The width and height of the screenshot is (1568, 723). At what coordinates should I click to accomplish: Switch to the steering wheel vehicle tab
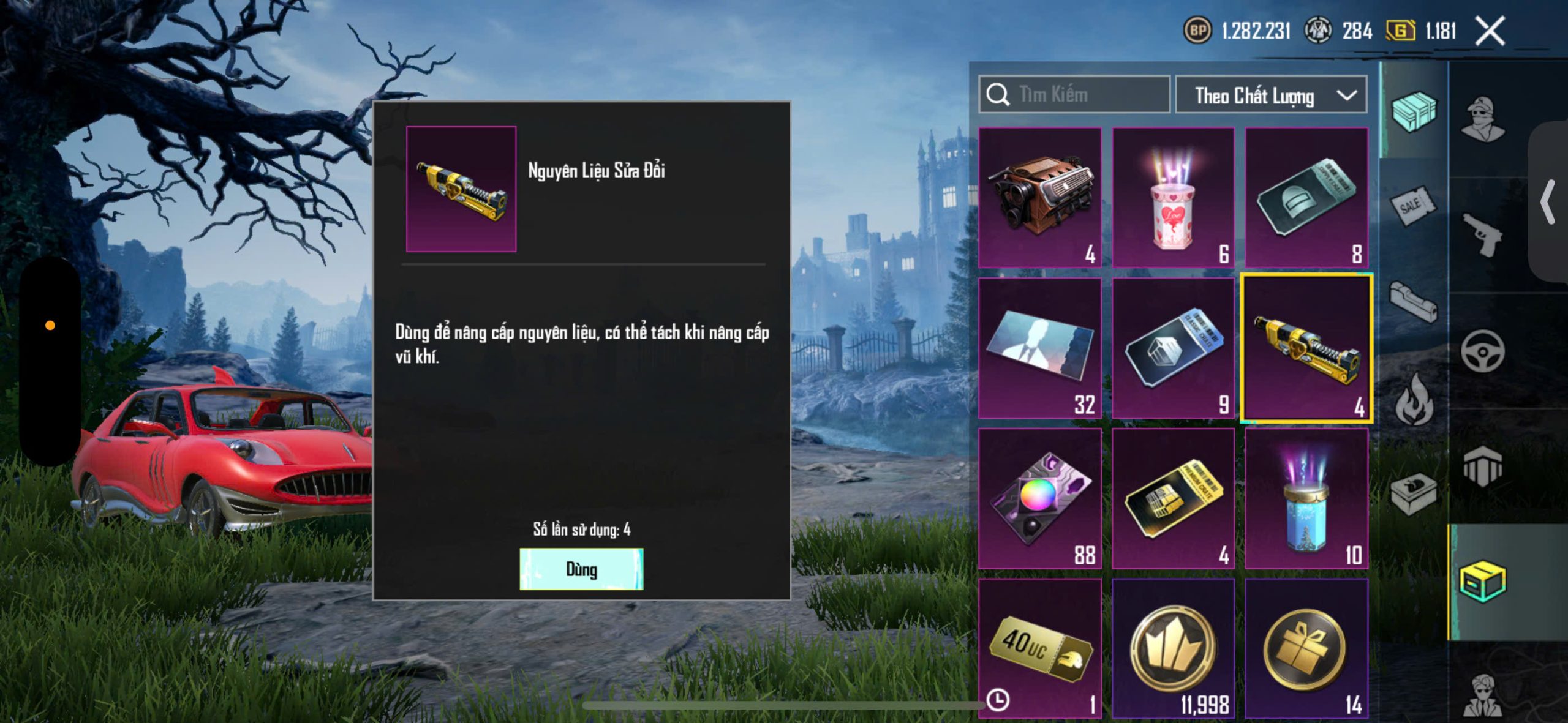[1482, 351]
